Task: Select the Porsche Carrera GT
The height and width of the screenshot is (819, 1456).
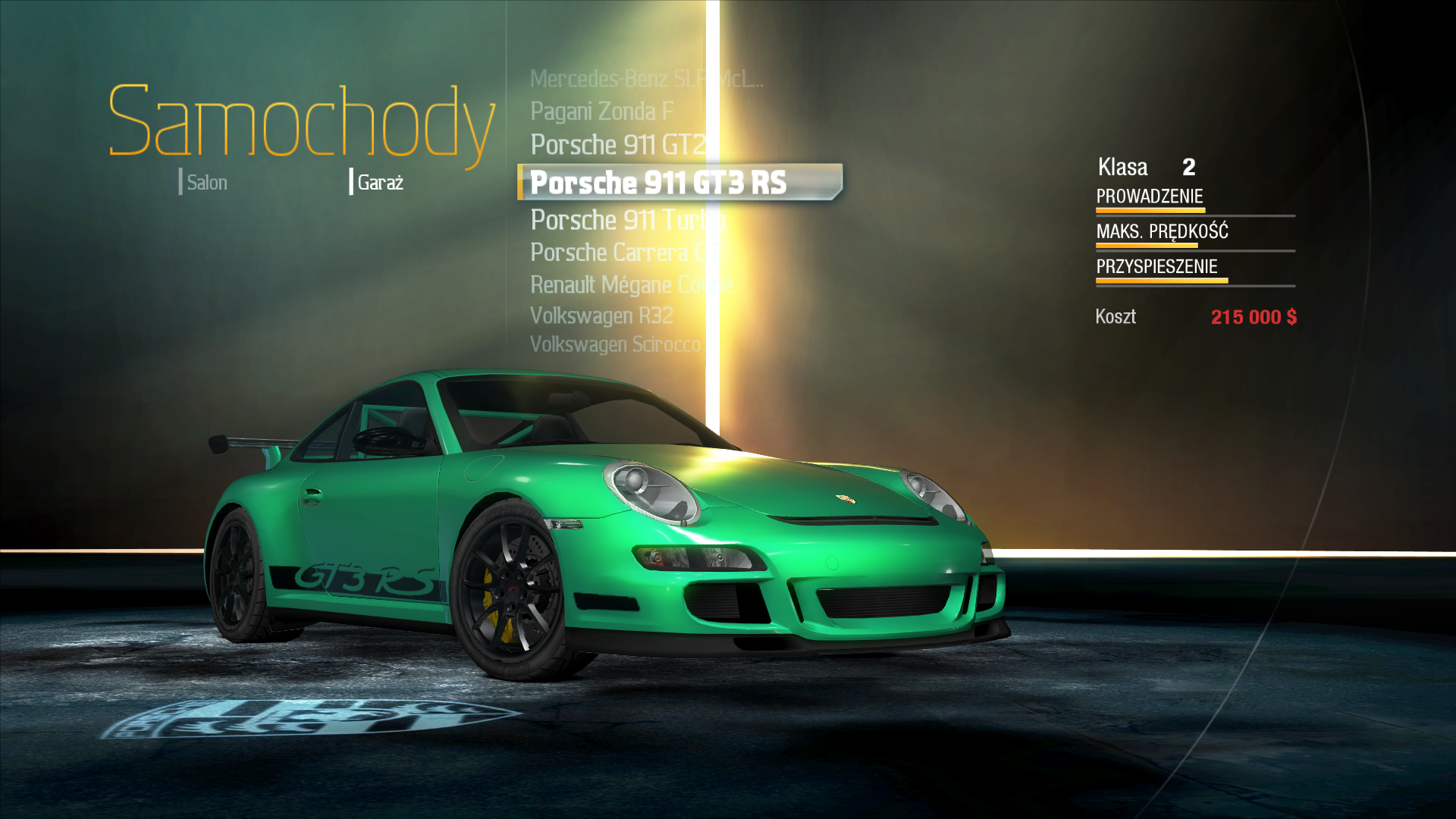Action: click(x=625, y=253)
